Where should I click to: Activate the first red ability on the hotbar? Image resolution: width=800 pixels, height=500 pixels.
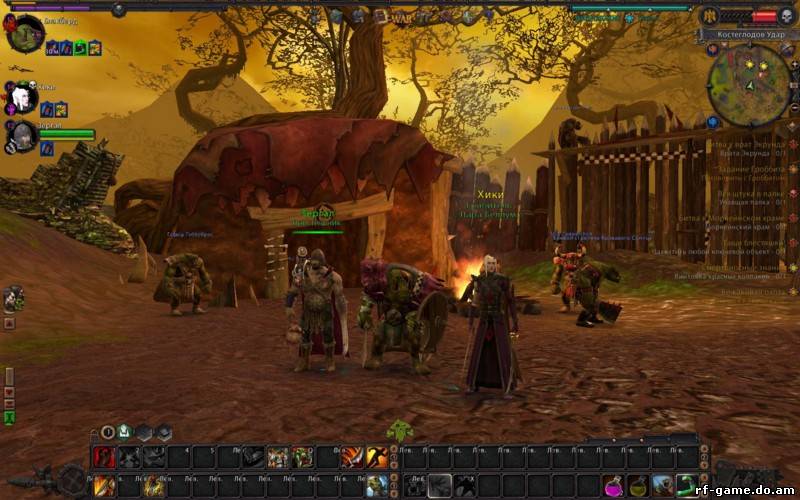point(105,457)
